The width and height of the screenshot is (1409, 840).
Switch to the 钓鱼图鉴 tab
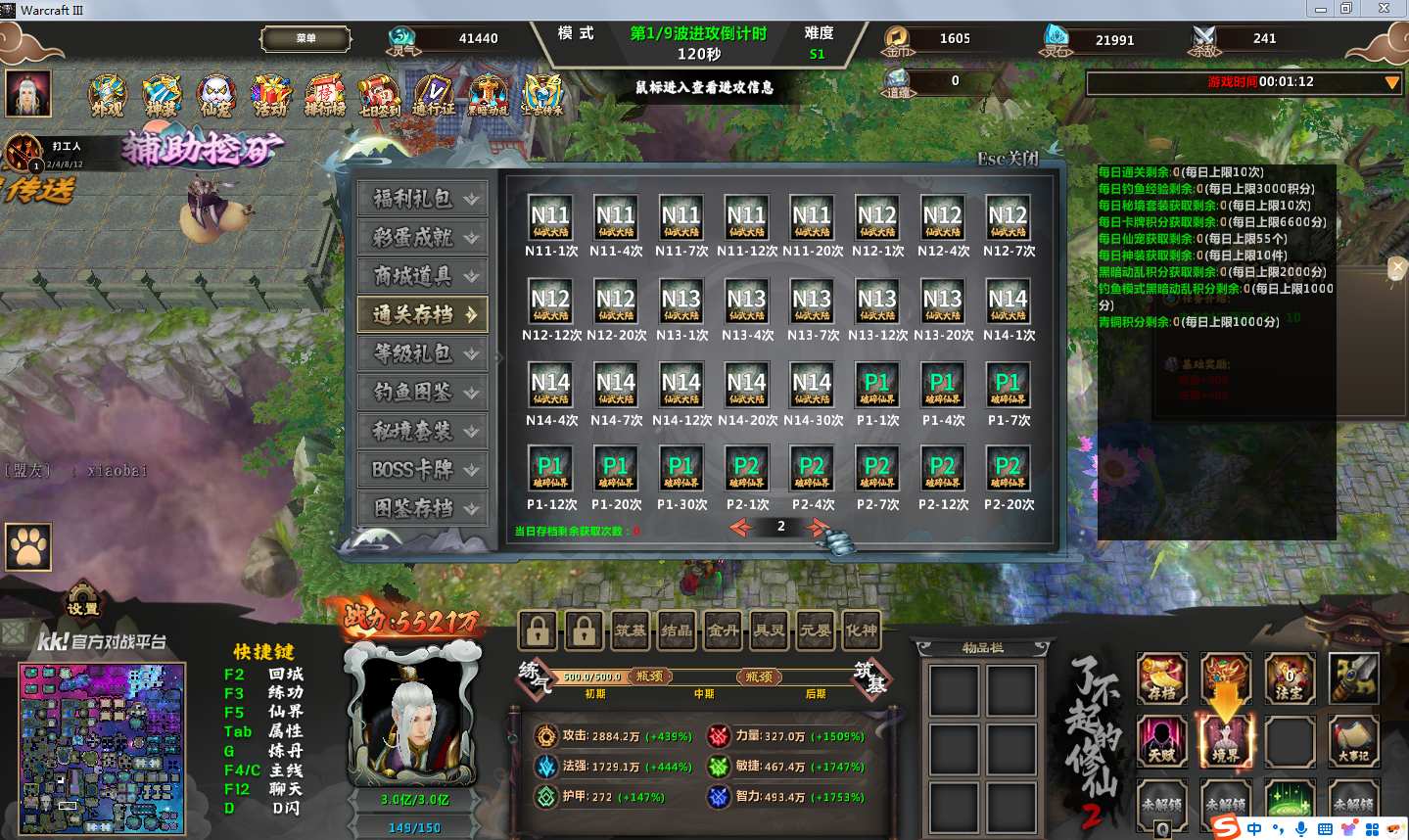[422, 393]
